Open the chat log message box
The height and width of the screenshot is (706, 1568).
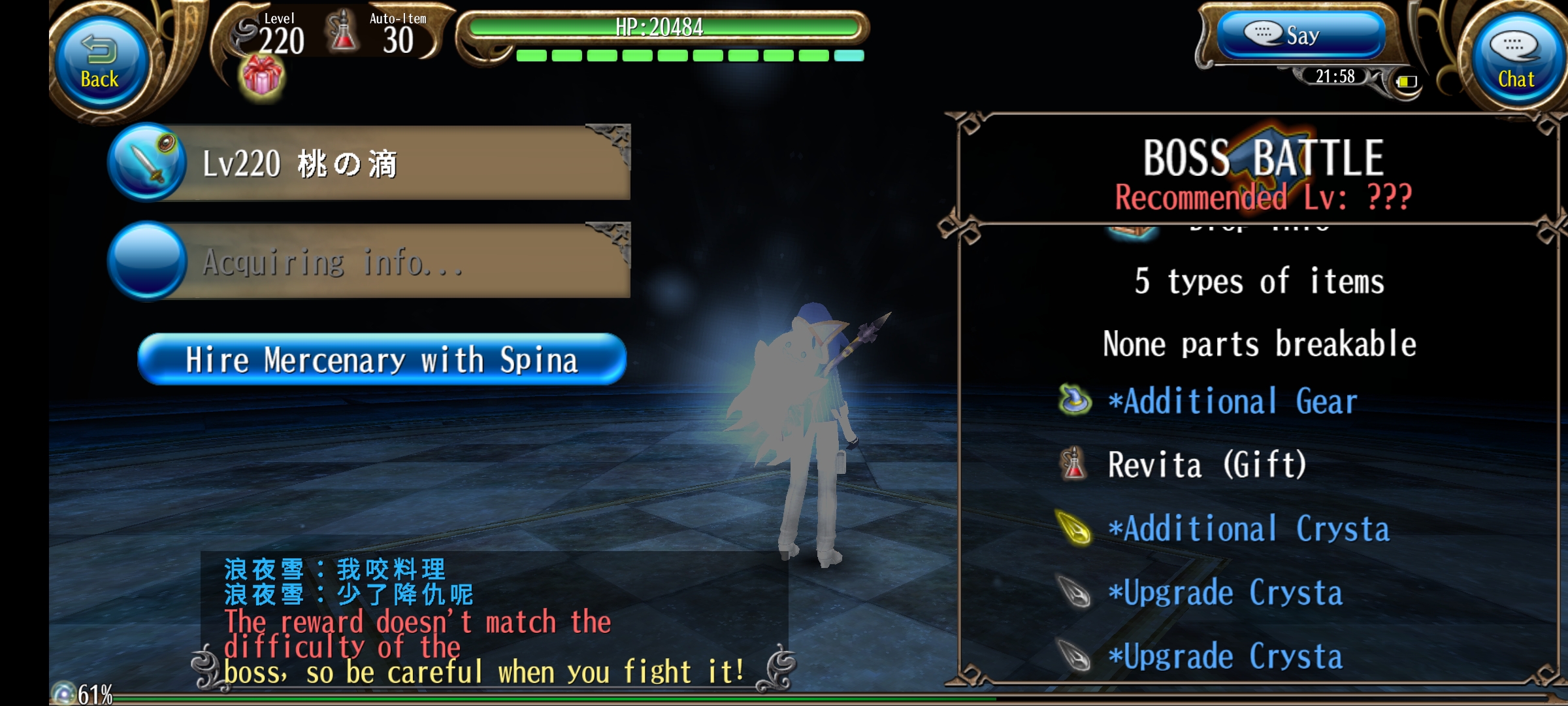[x=493, y=621]
